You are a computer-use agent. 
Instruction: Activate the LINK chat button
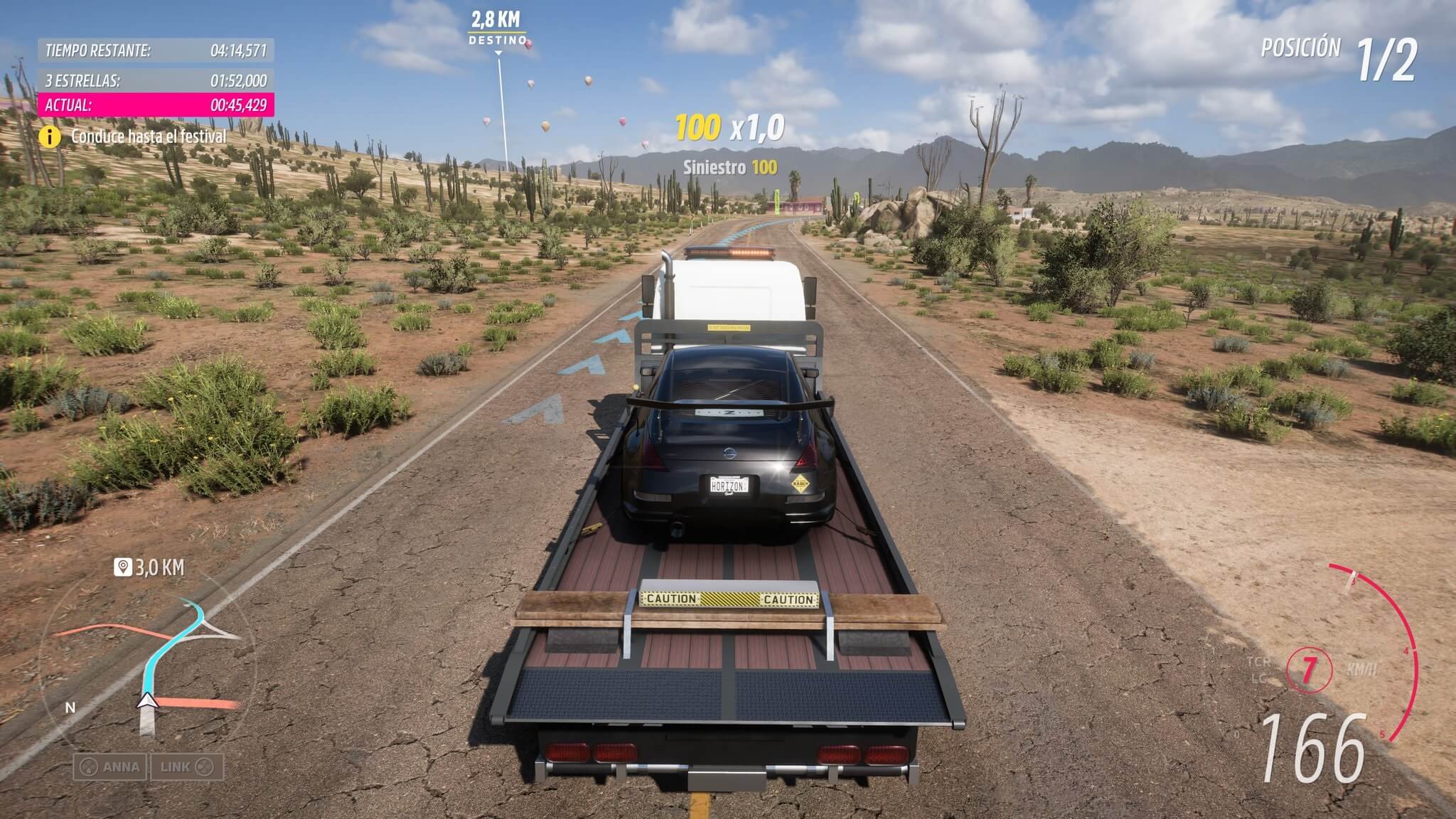(x=186, y=767)
